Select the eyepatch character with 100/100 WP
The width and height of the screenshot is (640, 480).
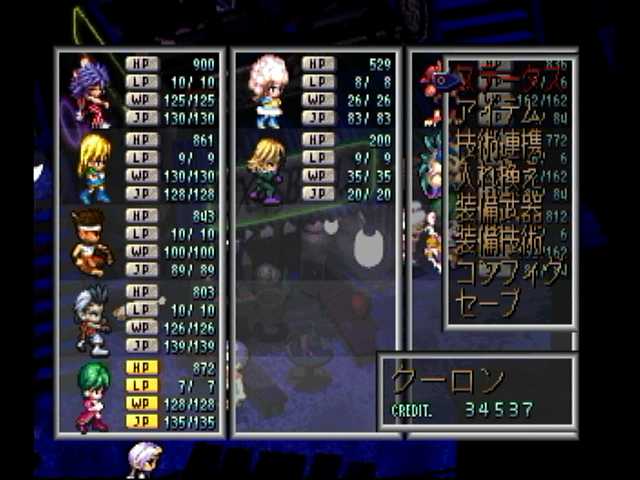[x=91, y=243]
